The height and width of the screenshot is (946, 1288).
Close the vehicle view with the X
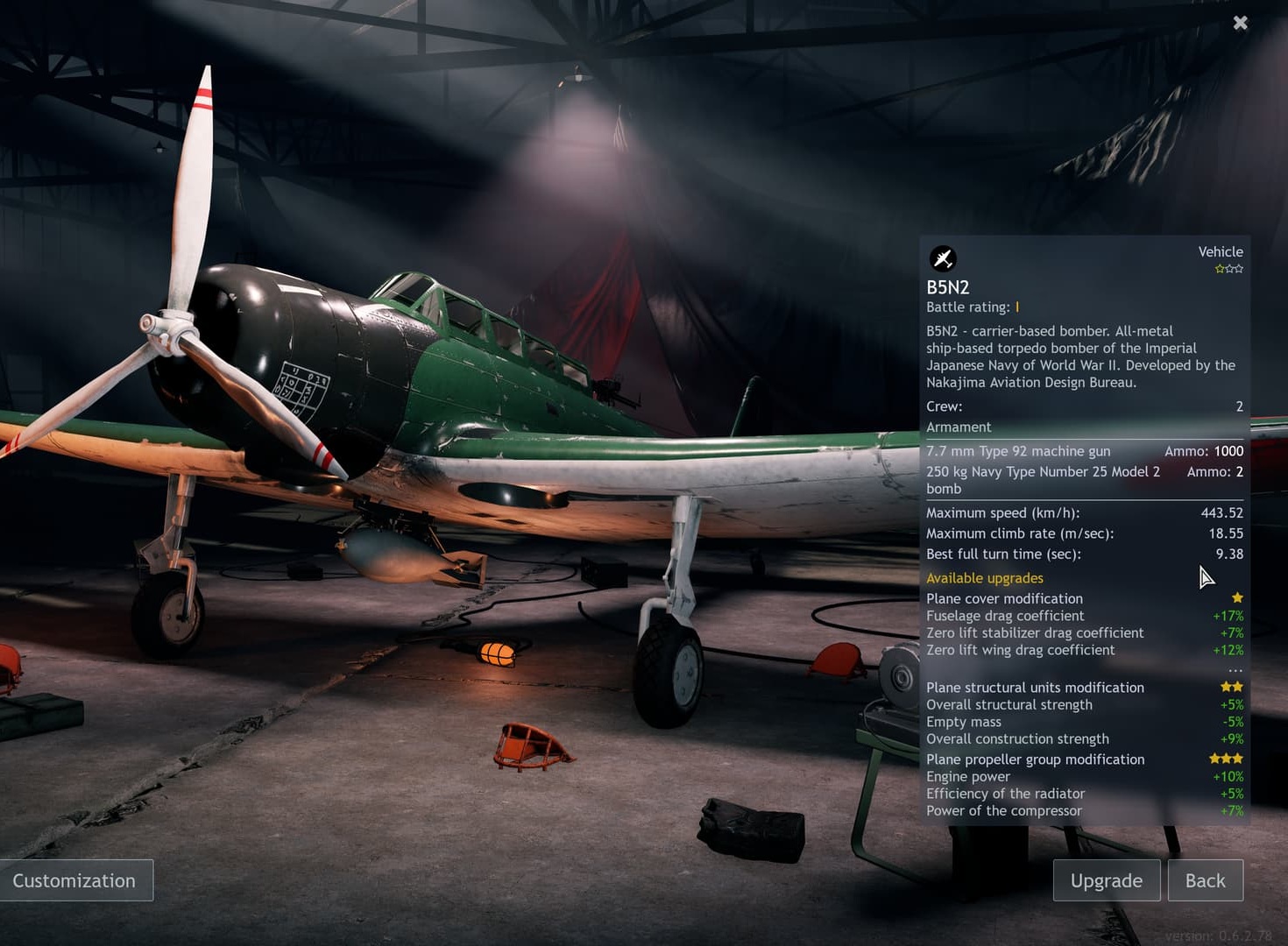[x=1240, y=23]
